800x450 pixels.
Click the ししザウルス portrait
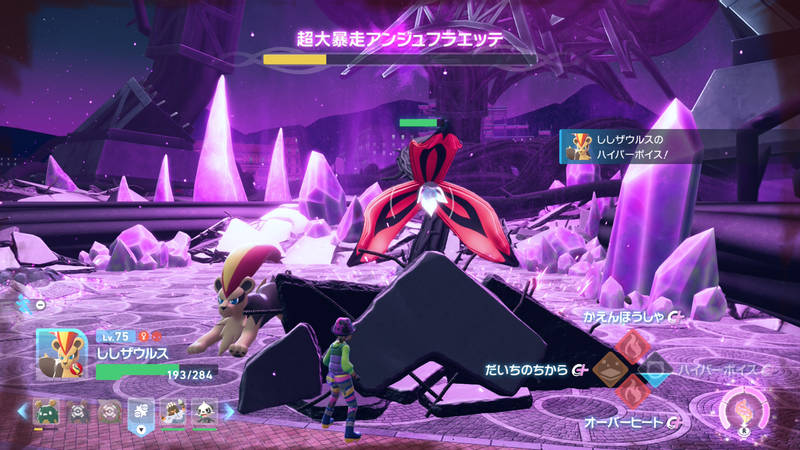pos(63,355)
